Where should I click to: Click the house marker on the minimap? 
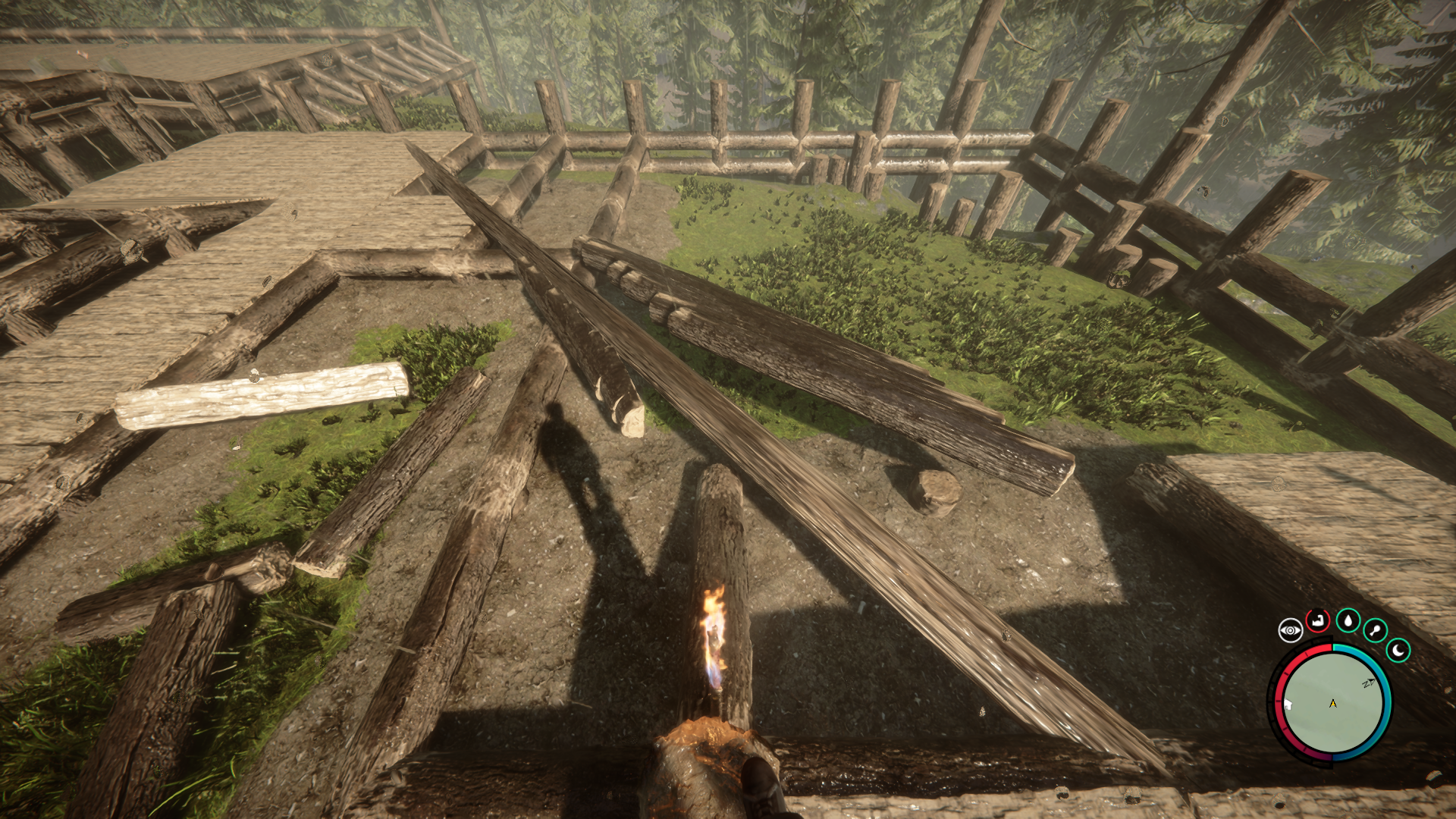[1288, 704]
